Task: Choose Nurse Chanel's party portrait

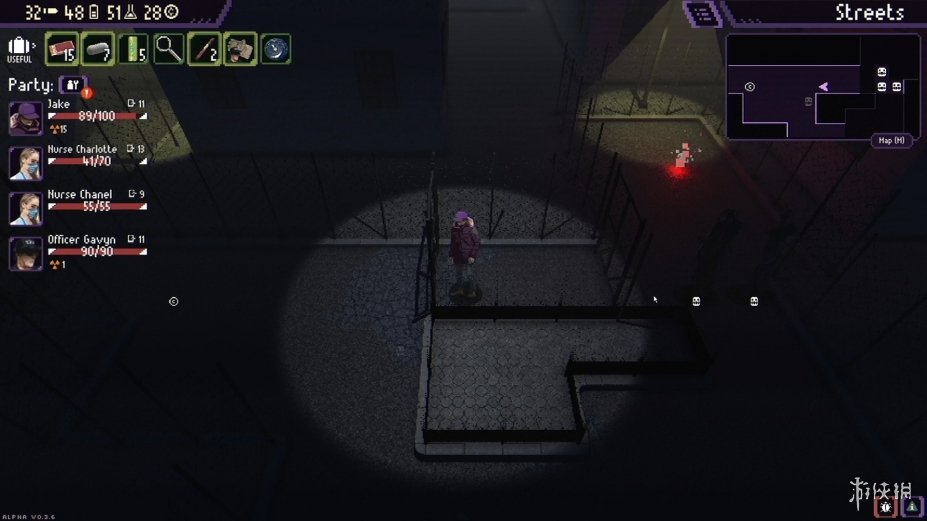Action: (25, 208)
